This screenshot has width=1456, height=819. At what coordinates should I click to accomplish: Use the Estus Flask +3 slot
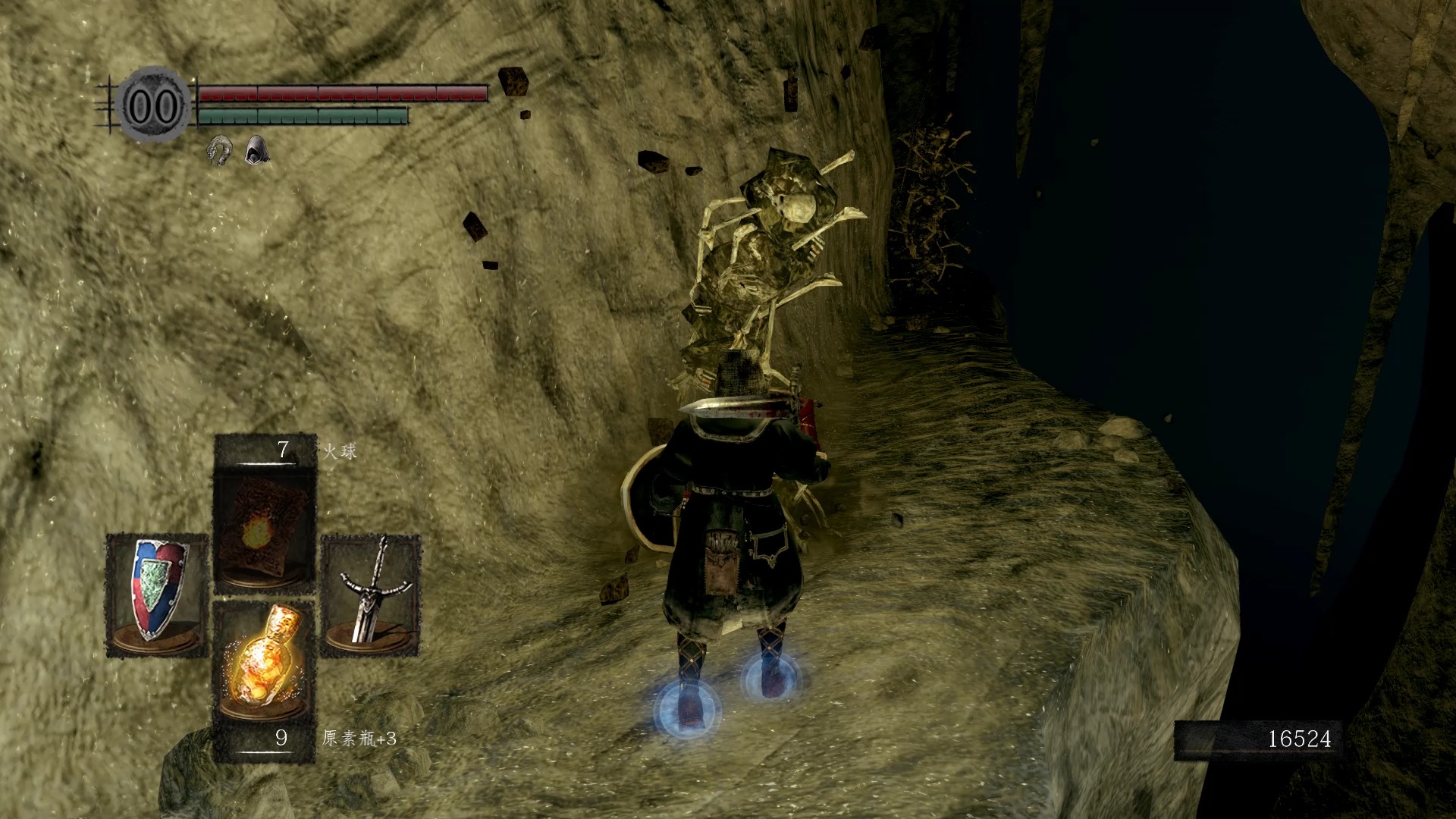click(x=265, y=667)
